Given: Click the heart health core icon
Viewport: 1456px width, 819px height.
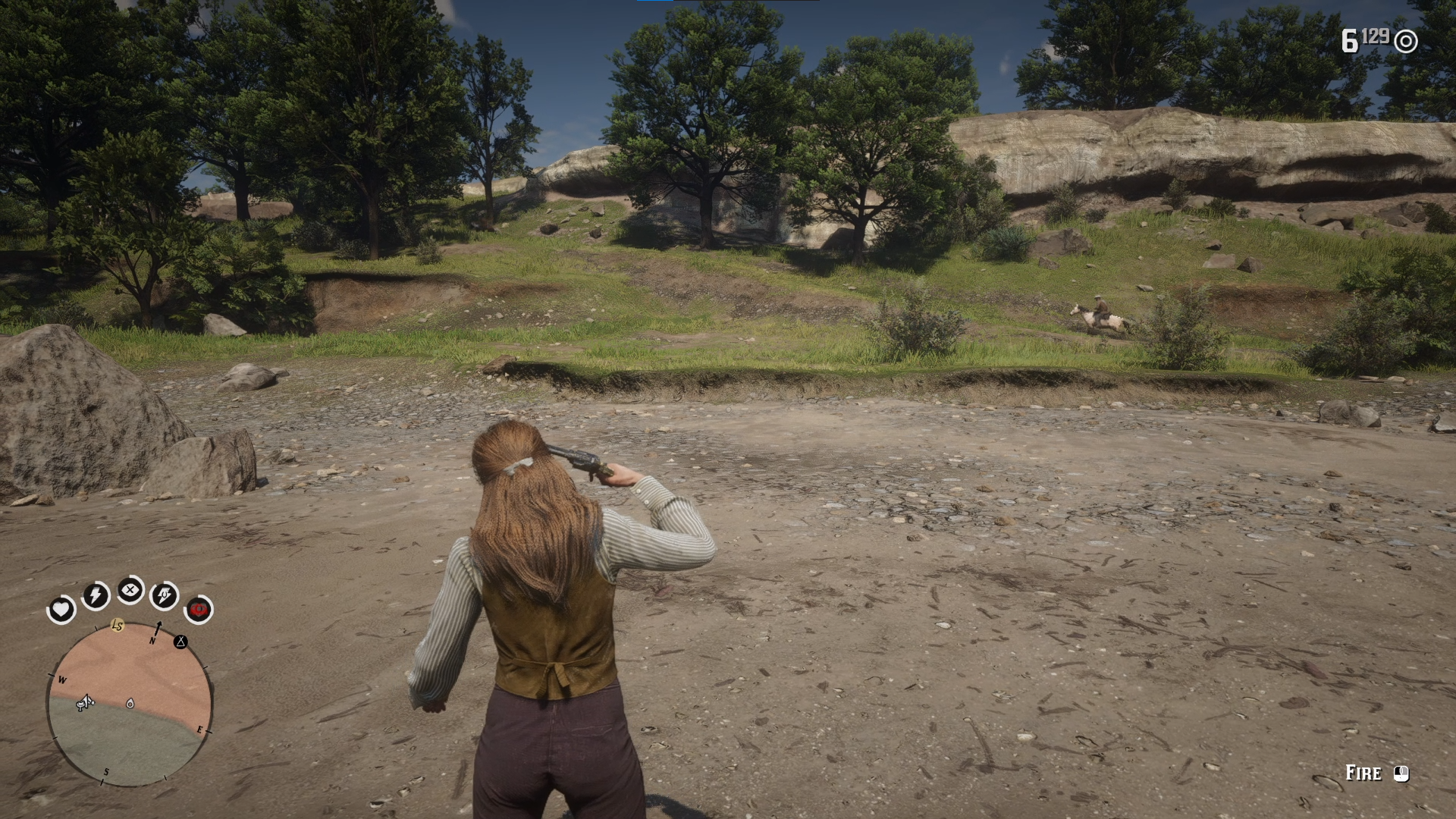Looking at the screenshot, I should click(x=61, y=610).
